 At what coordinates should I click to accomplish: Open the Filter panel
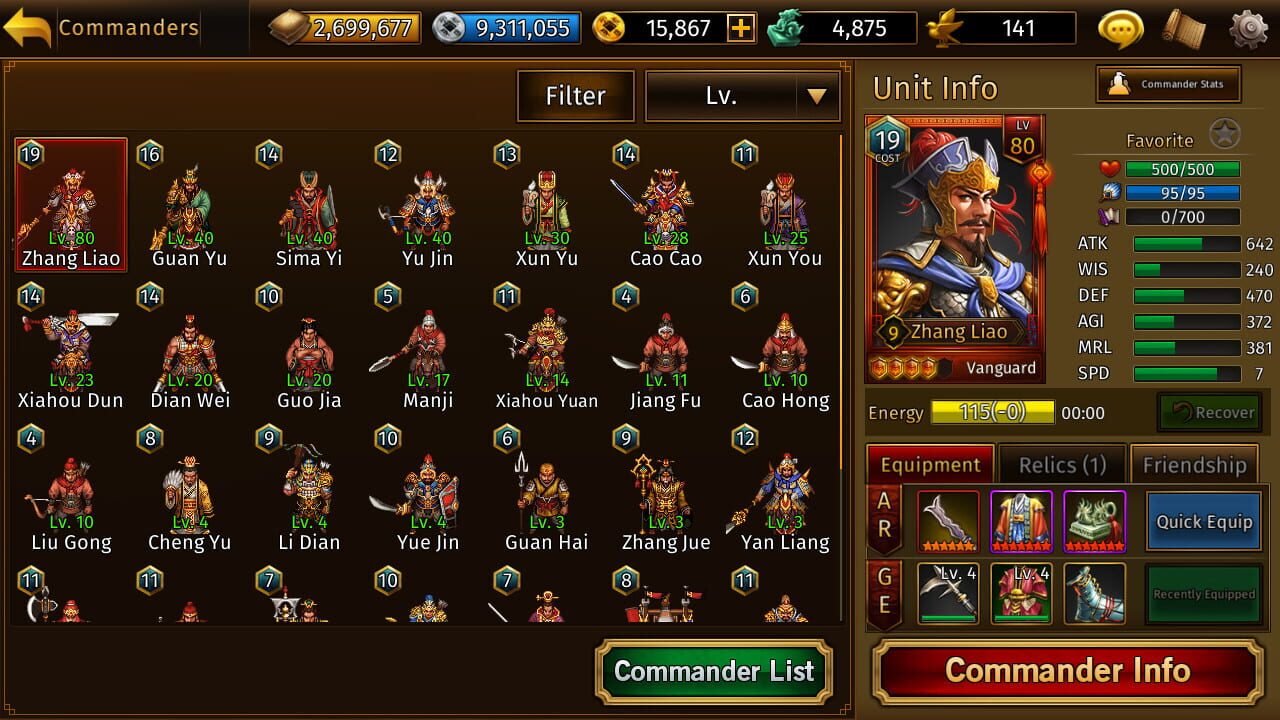[x=575, y=96]
